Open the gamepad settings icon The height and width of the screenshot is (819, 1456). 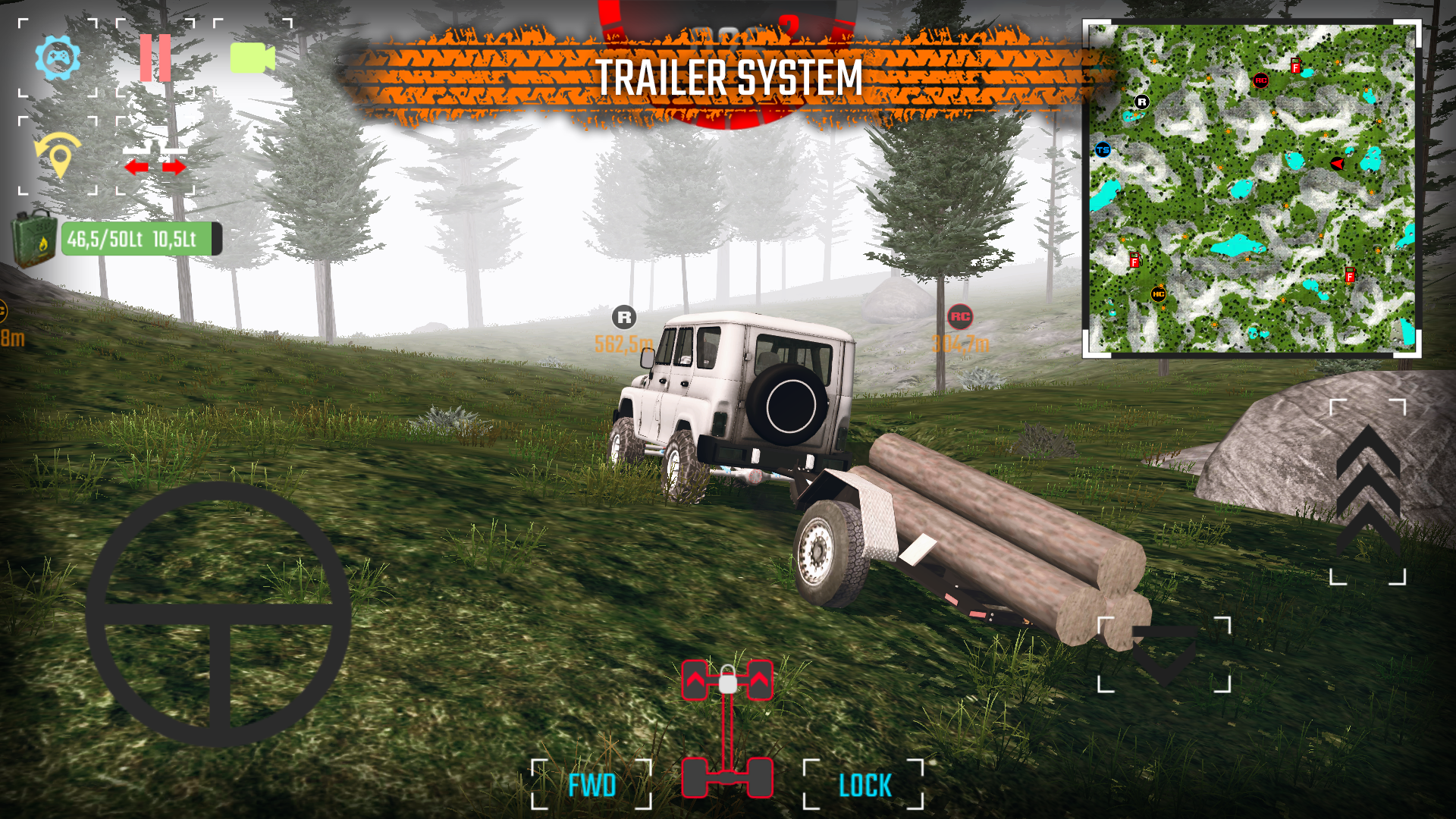tap(59, 57)
